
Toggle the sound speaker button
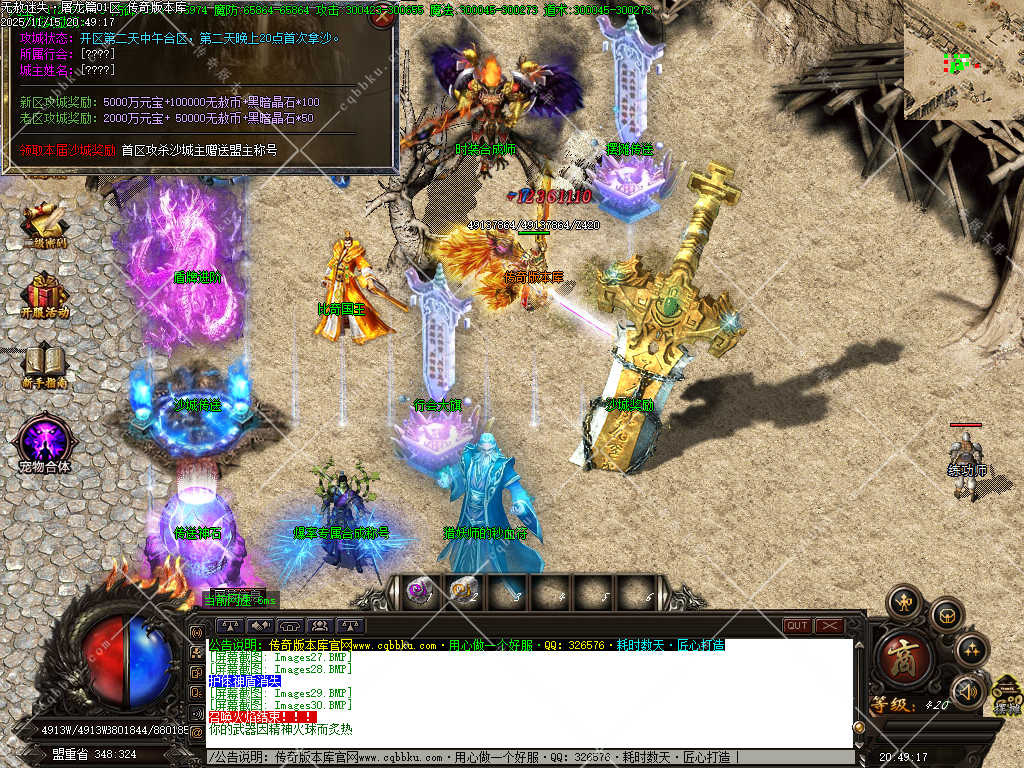click(967, 691)
